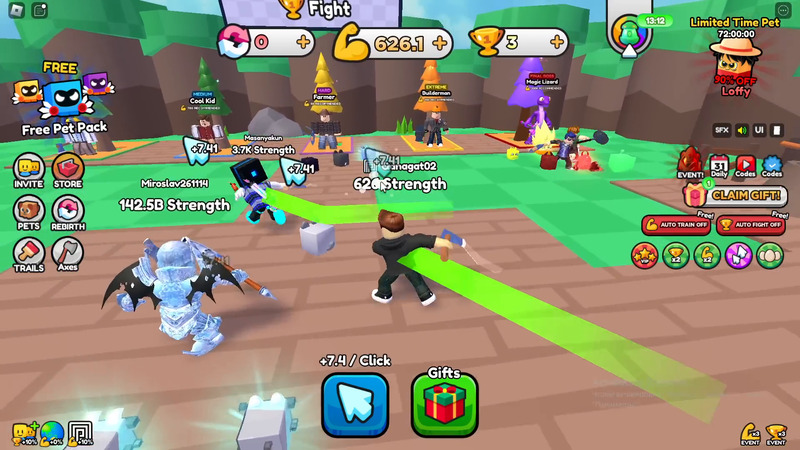Open the red Codes icon
Image resolution: width=800 pixels, height=450 pixels.
tap(746, 165)
